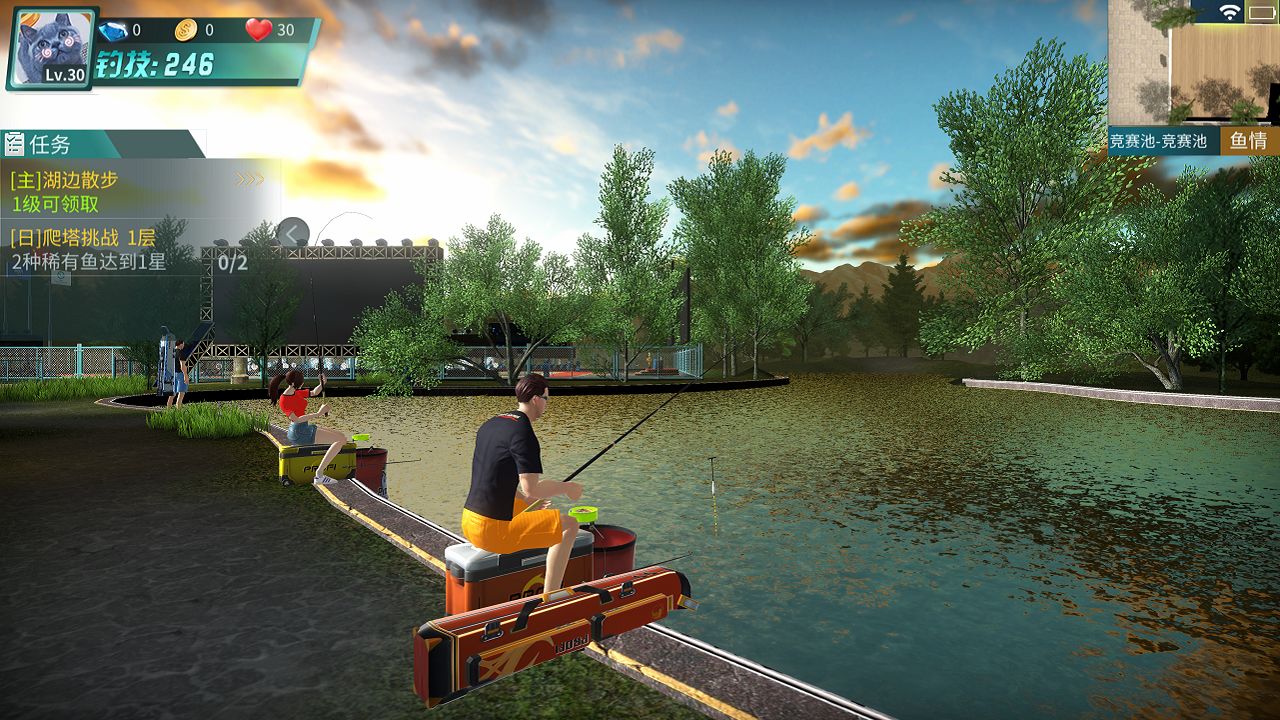
Task: Collapse the quest panel with the arrow button
Action: (292, 233)
